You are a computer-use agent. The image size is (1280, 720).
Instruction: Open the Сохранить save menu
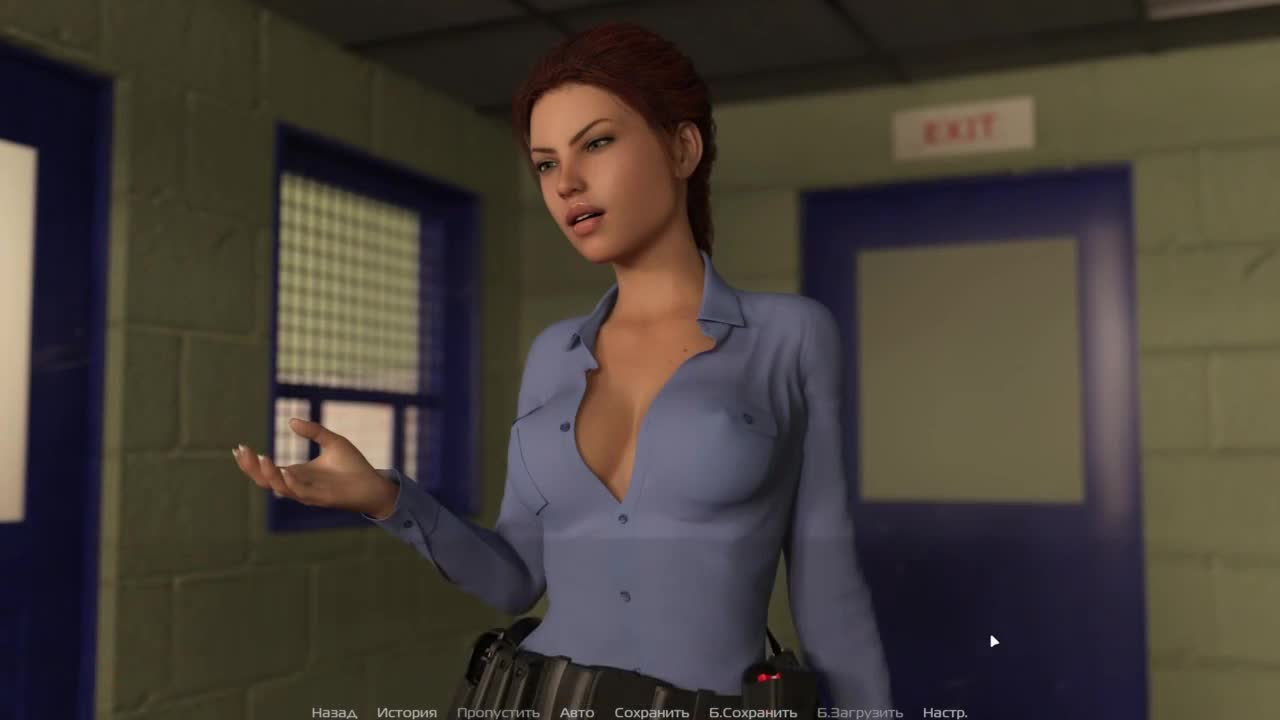(x=652, y=713)
